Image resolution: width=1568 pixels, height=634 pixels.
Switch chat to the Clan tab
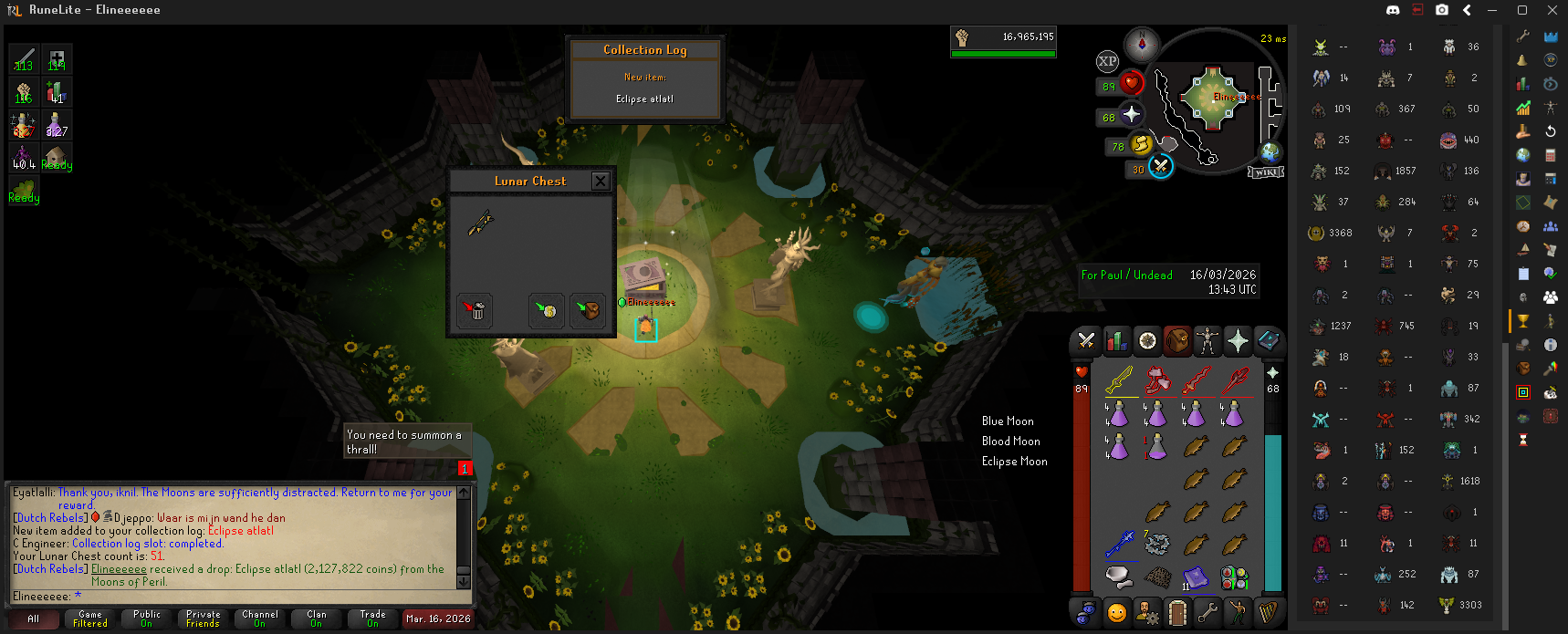tap(316, 619)
